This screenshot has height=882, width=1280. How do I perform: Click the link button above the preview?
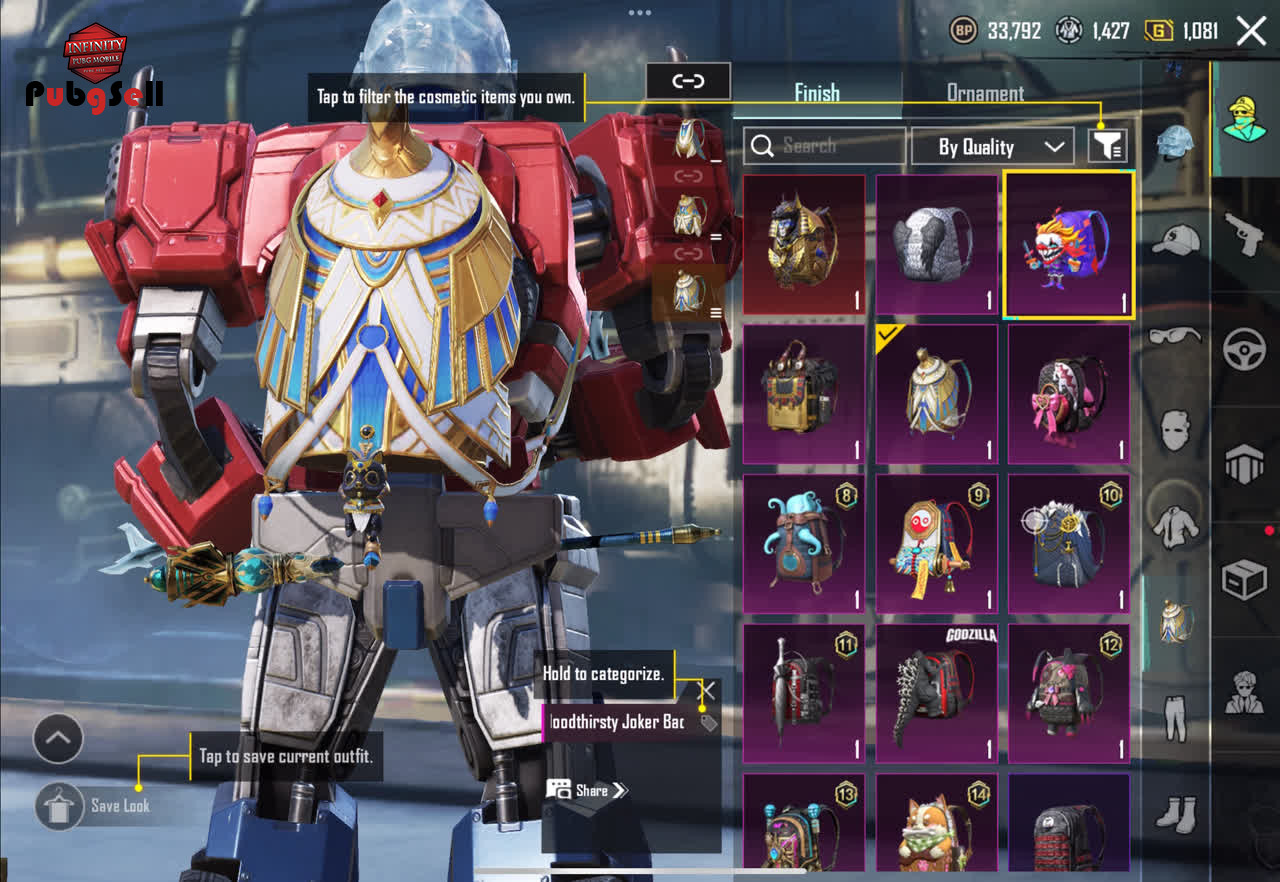[x=688, y=81]
